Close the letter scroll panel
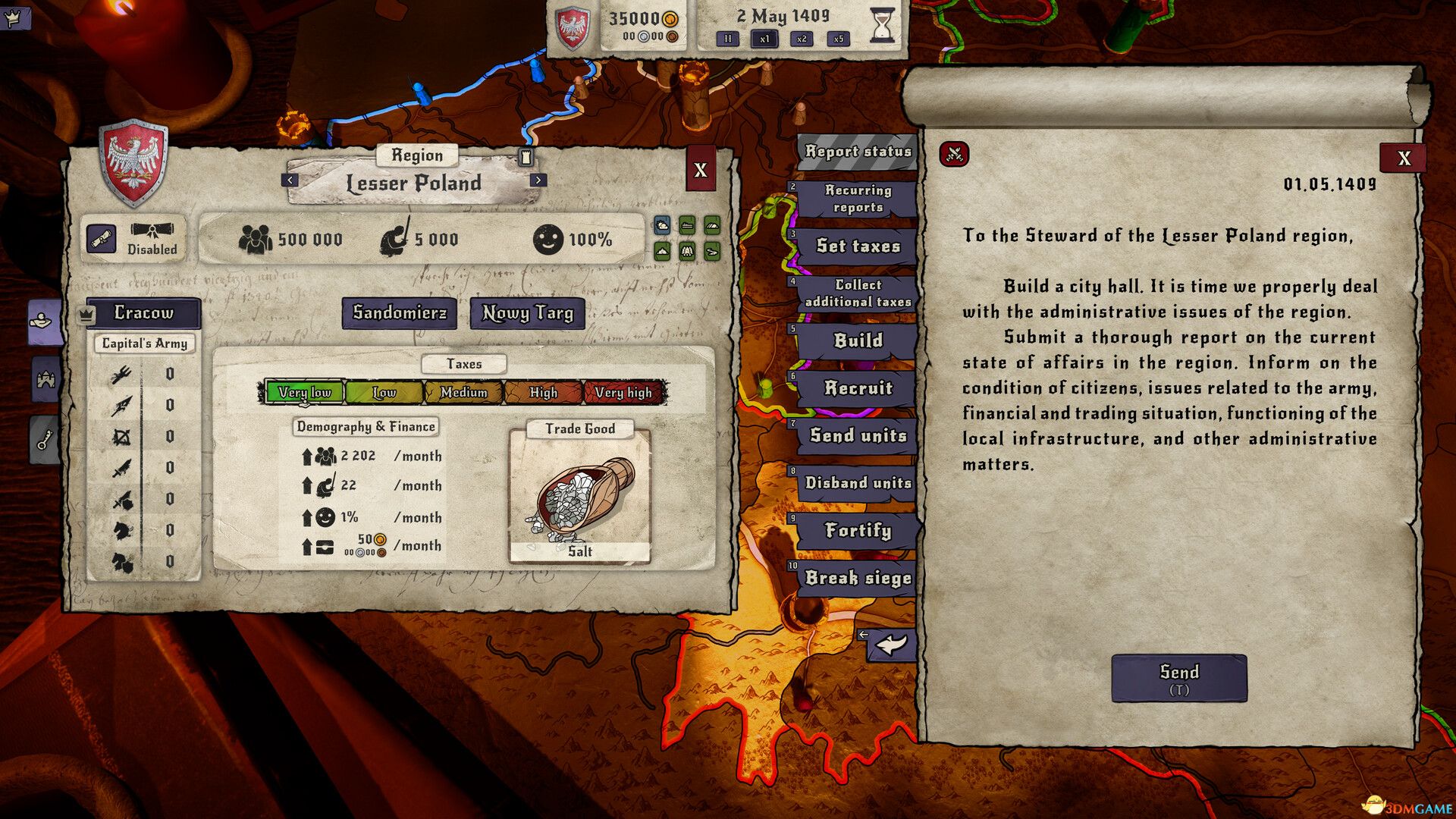The height and width of the screenshot is (819, 1456). click(x=1404, y=158)
